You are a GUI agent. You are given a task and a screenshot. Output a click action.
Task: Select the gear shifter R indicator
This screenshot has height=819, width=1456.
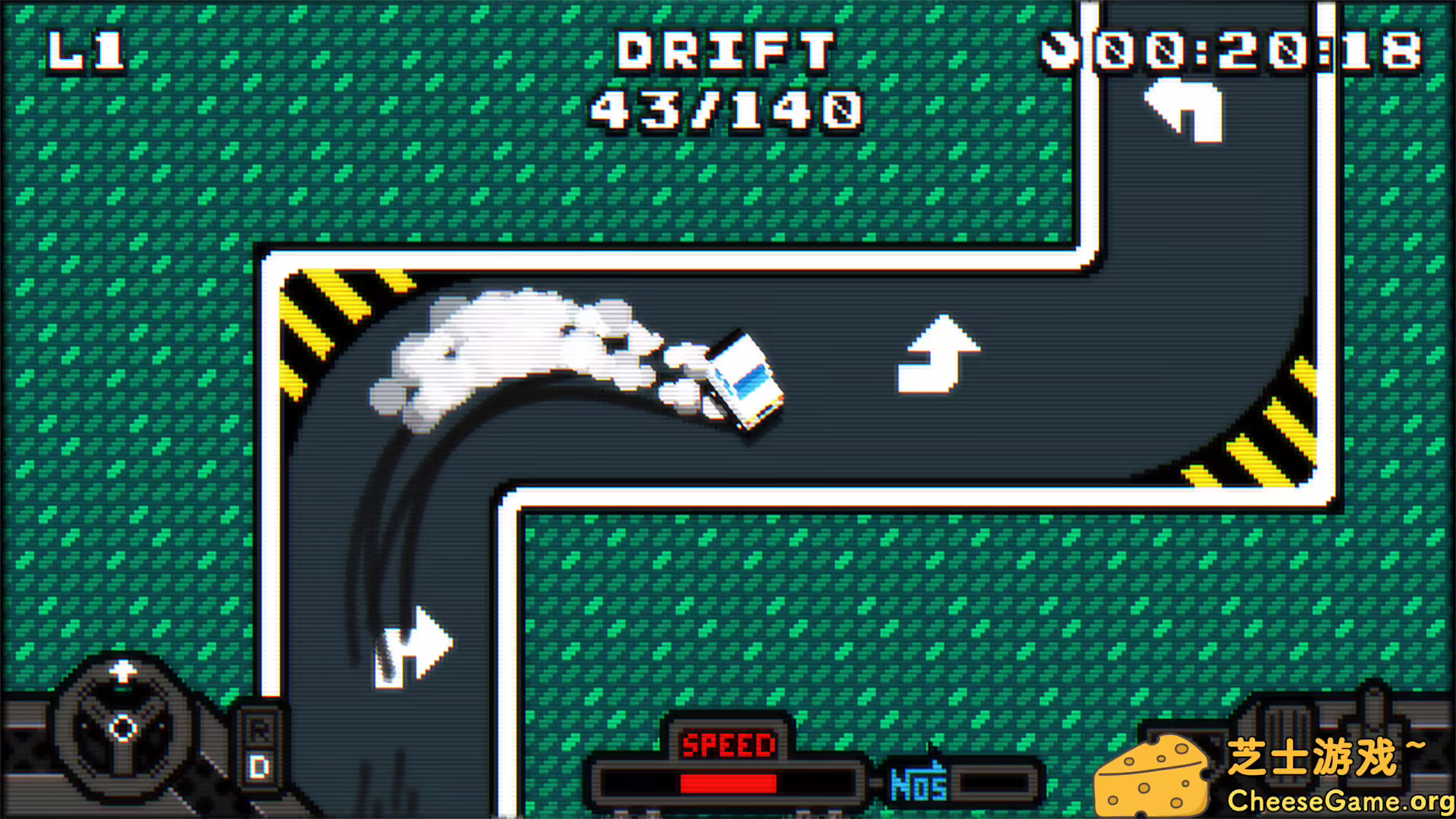(x=260, y=729)
